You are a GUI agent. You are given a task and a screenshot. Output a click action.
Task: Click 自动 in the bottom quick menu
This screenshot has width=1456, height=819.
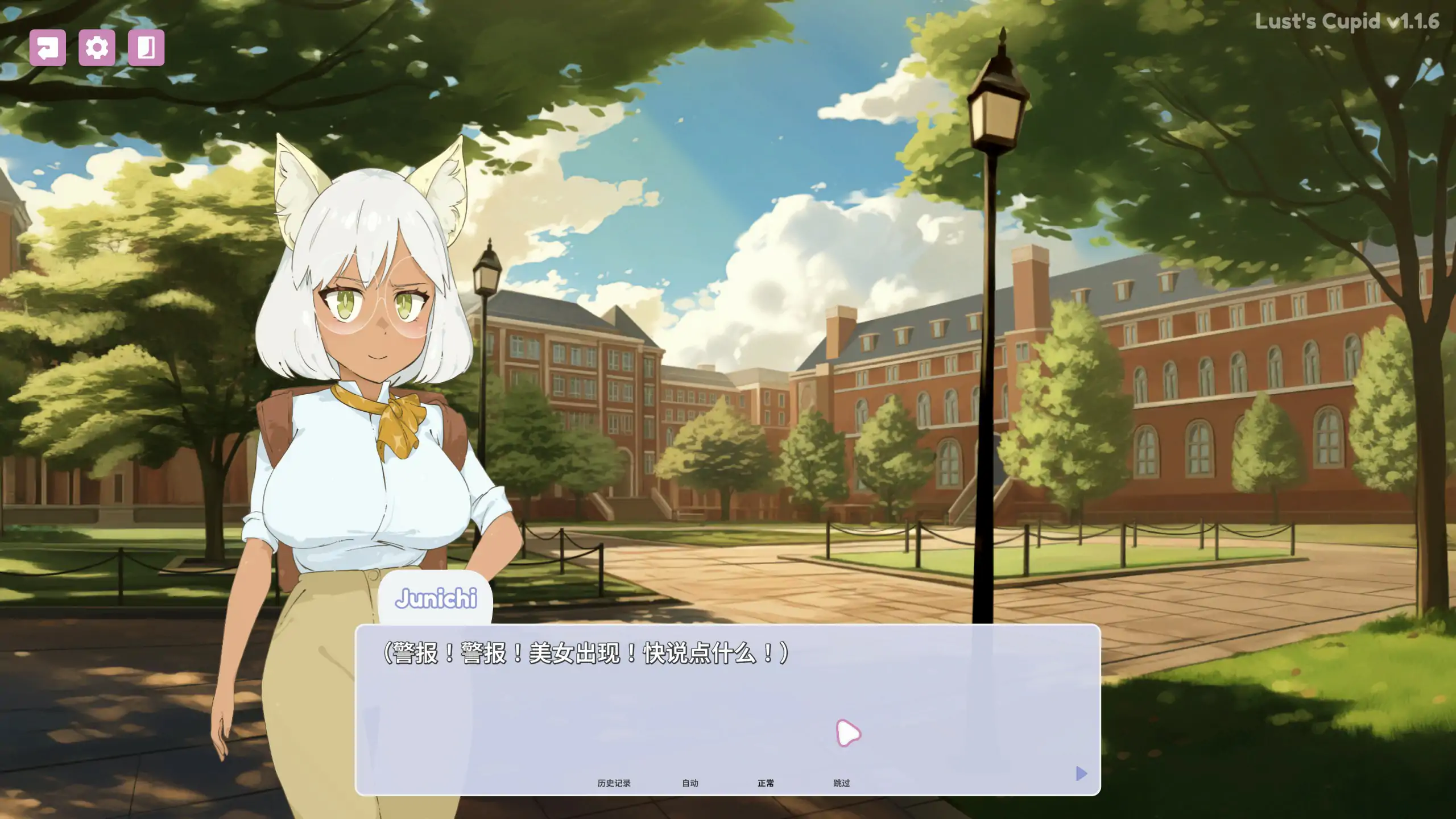pyautogui.click(x=689, y=783)
